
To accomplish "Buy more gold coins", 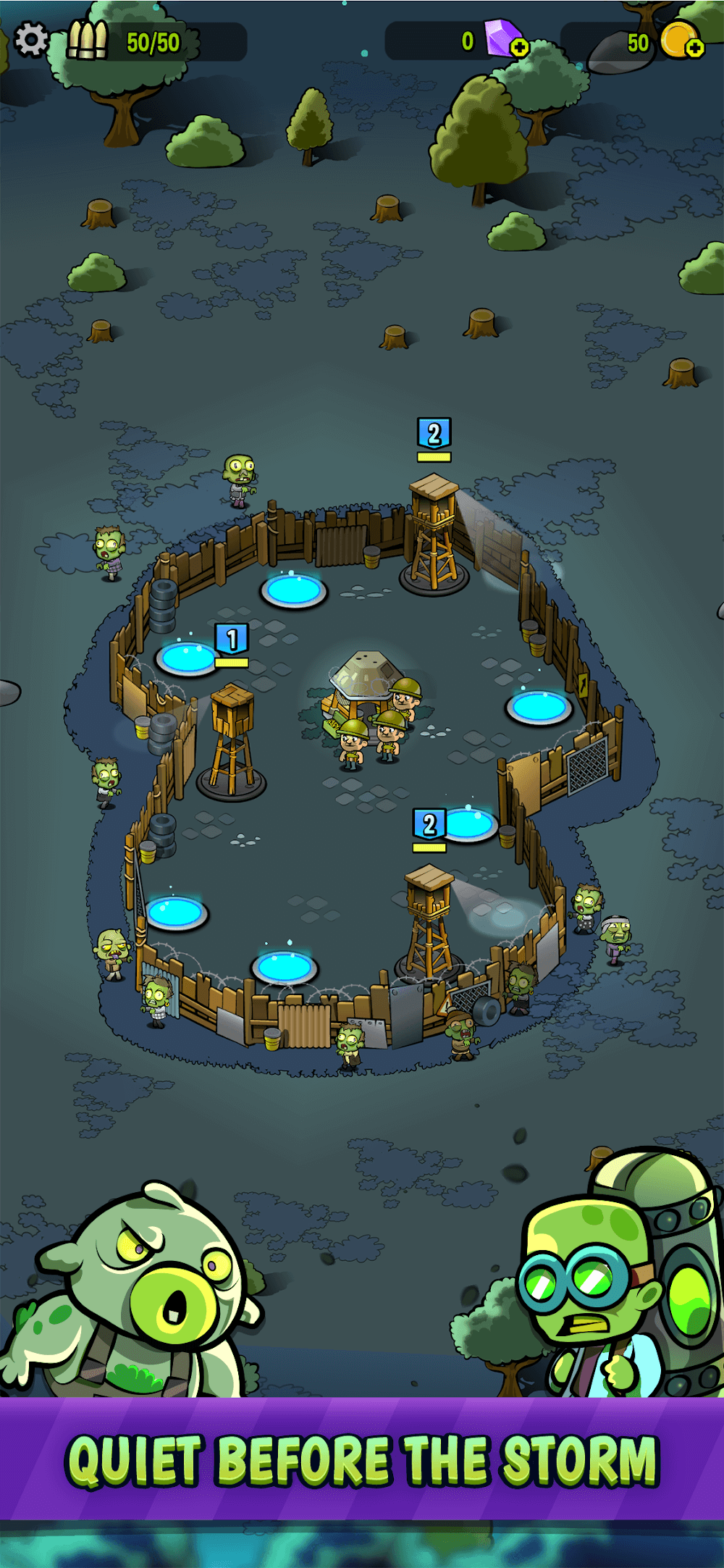I will pos(694,48).
